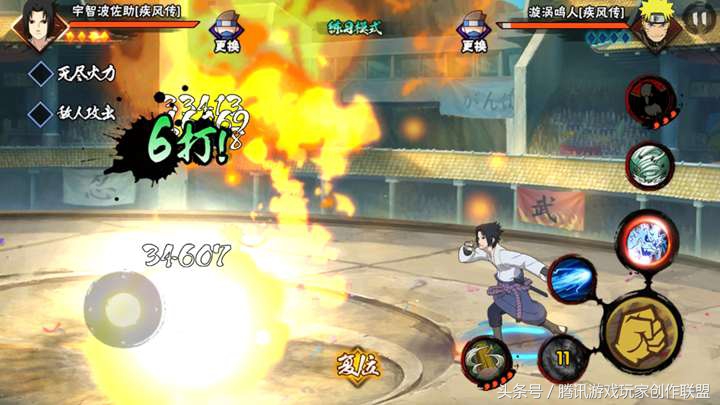Summon the white scroll support icon
Screen dimensions: 720x405
click(x=648, y=164)
